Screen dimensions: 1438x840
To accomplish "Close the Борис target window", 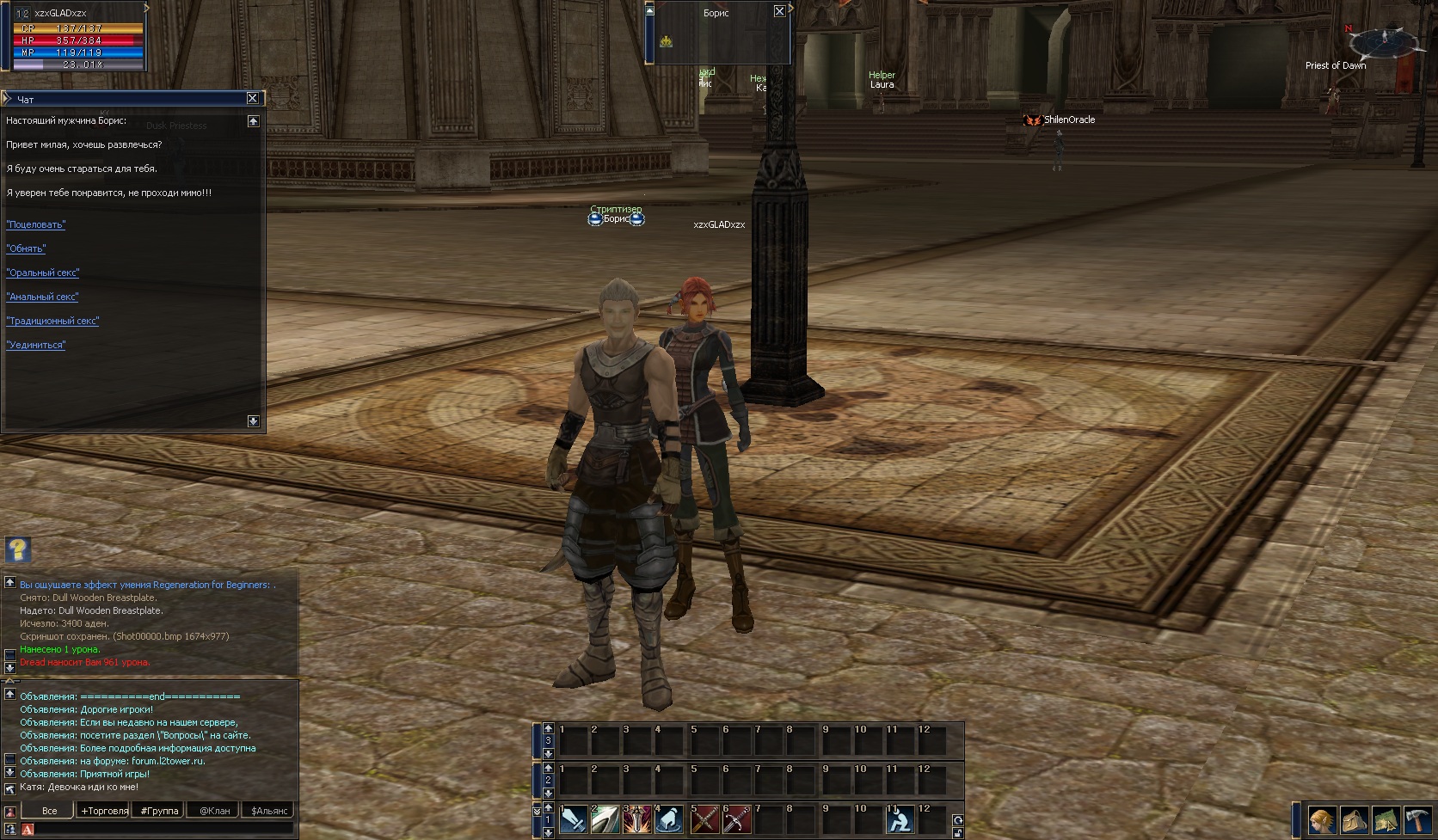I will 779,11.
